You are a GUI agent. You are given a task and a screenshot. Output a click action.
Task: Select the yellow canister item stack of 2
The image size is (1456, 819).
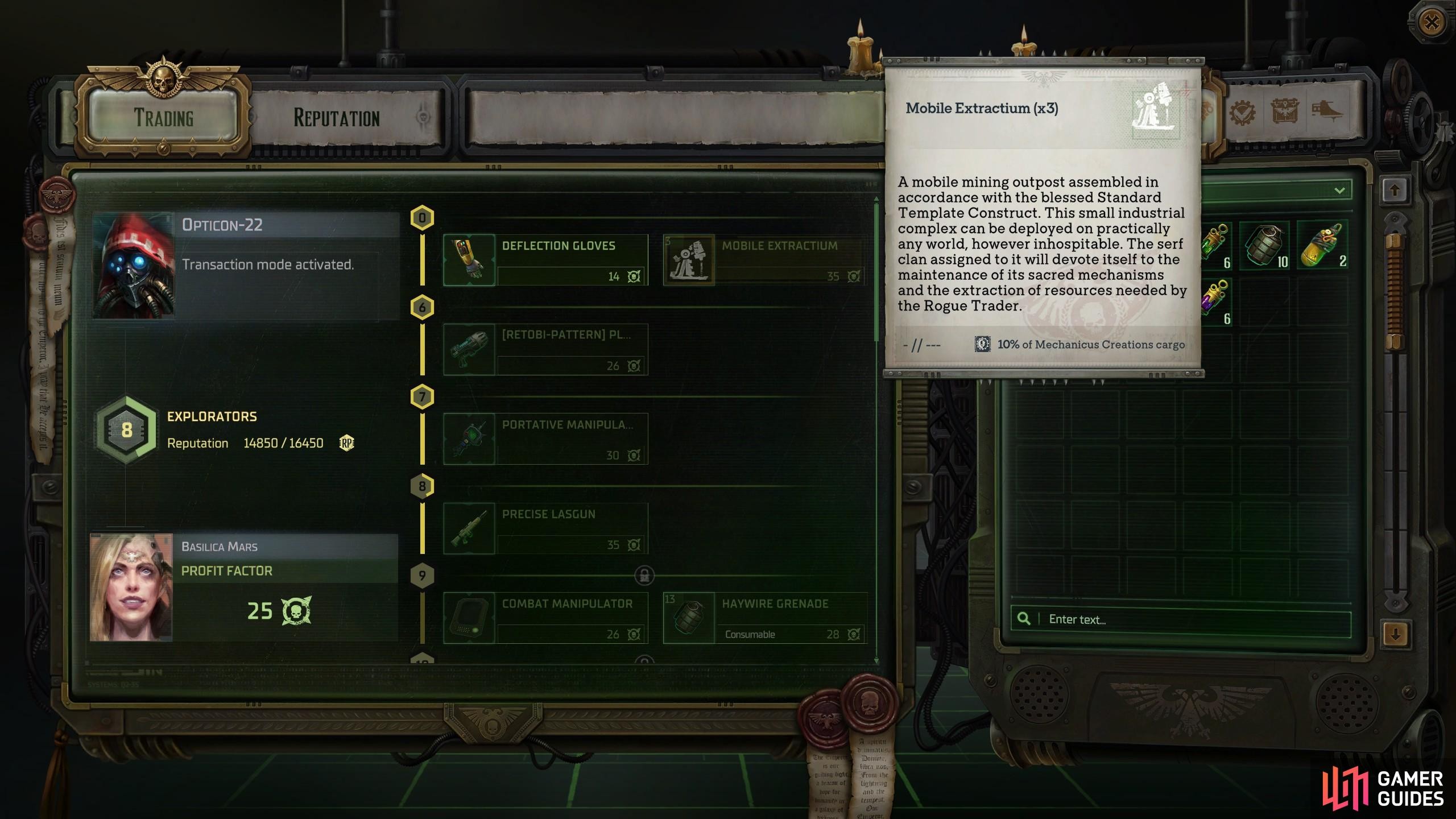point(1323,246)
